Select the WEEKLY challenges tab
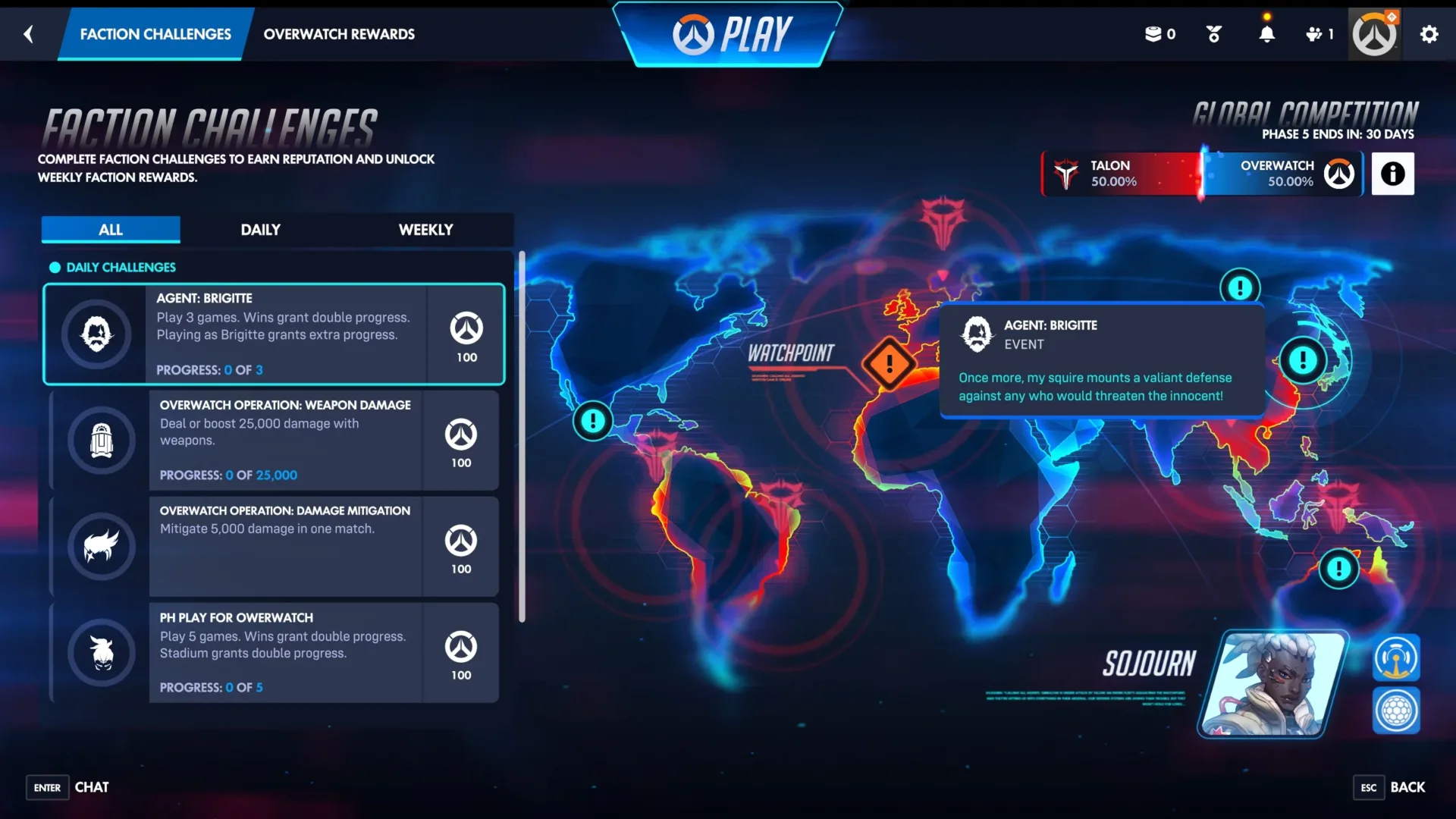The image size is (1456, 819). (425, 229)
